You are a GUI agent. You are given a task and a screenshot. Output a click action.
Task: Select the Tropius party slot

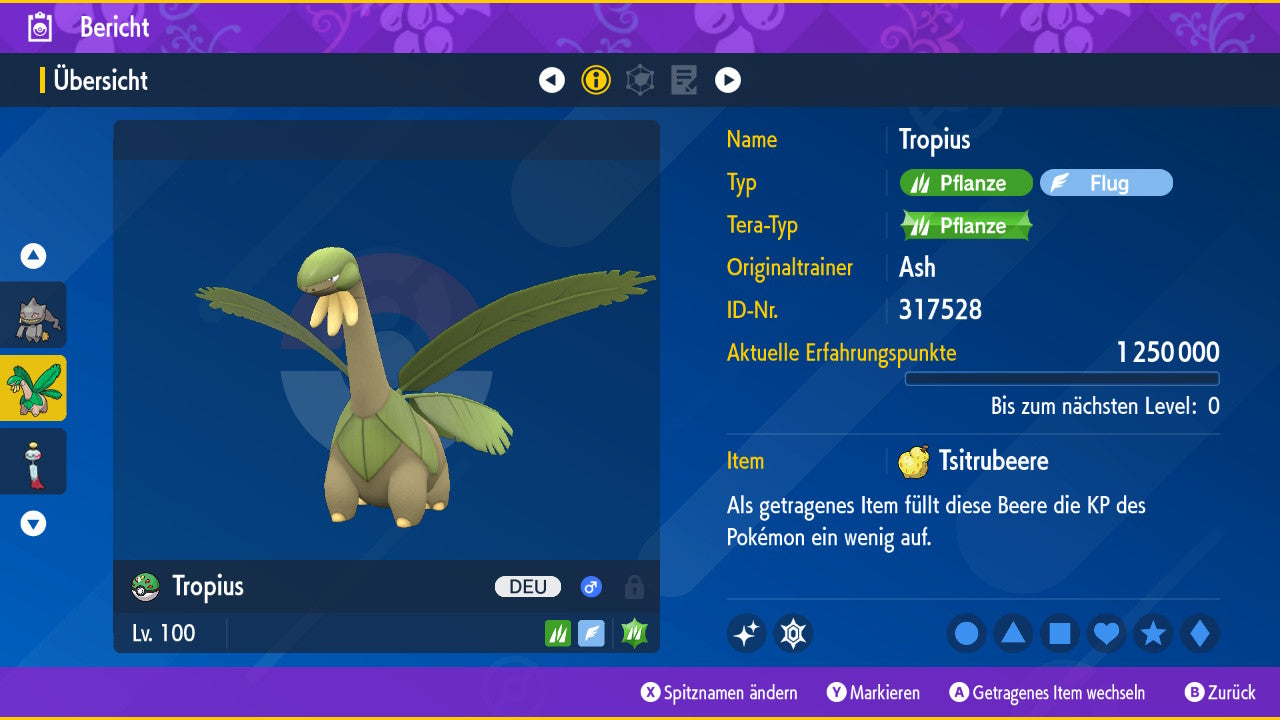pyautogui.click(x=33, y=388)
